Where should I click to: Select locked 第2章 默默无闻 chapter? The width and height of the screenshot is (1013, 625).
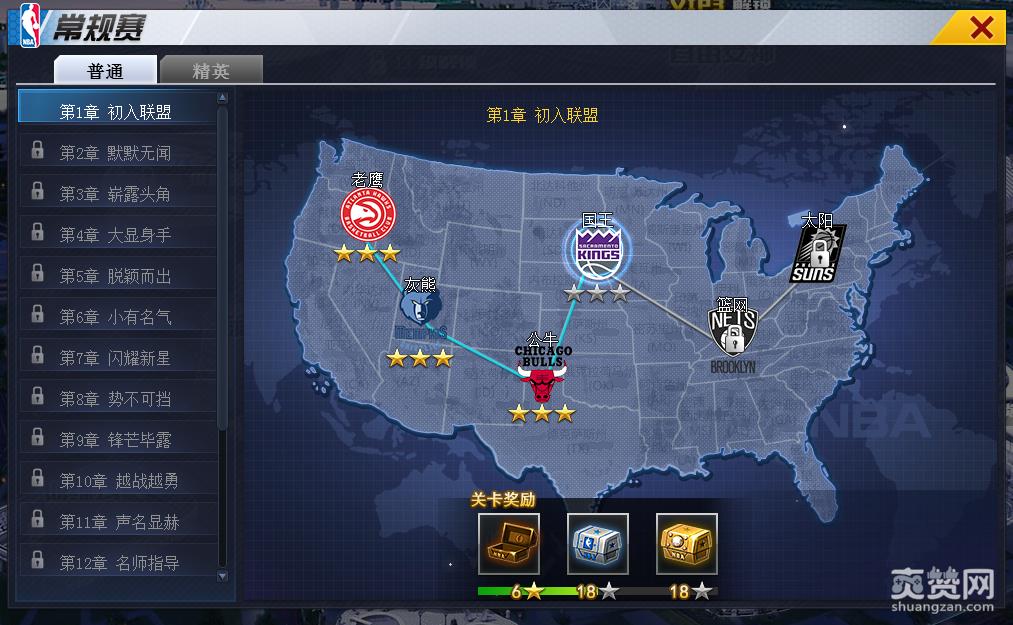(116, 153)
